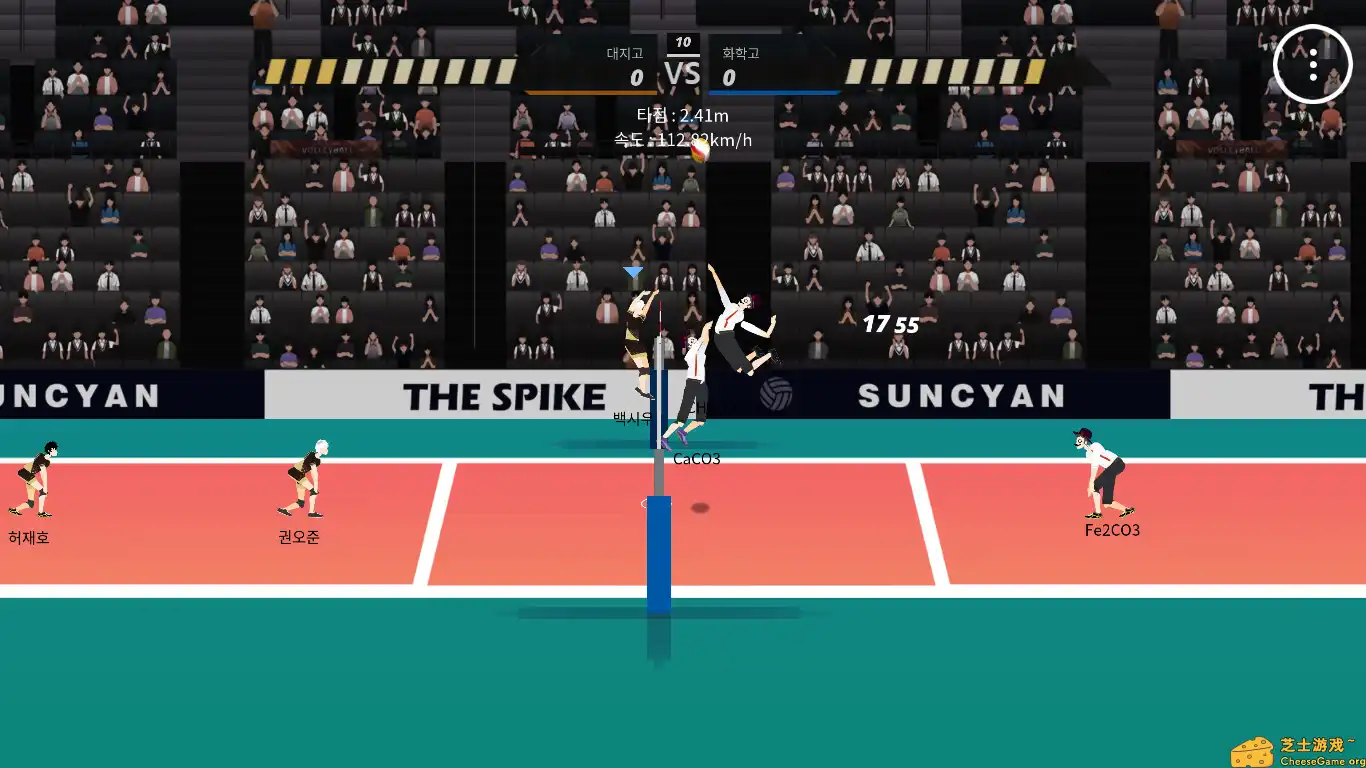Open the three-dot pause menu

(x=1313, y=64)
